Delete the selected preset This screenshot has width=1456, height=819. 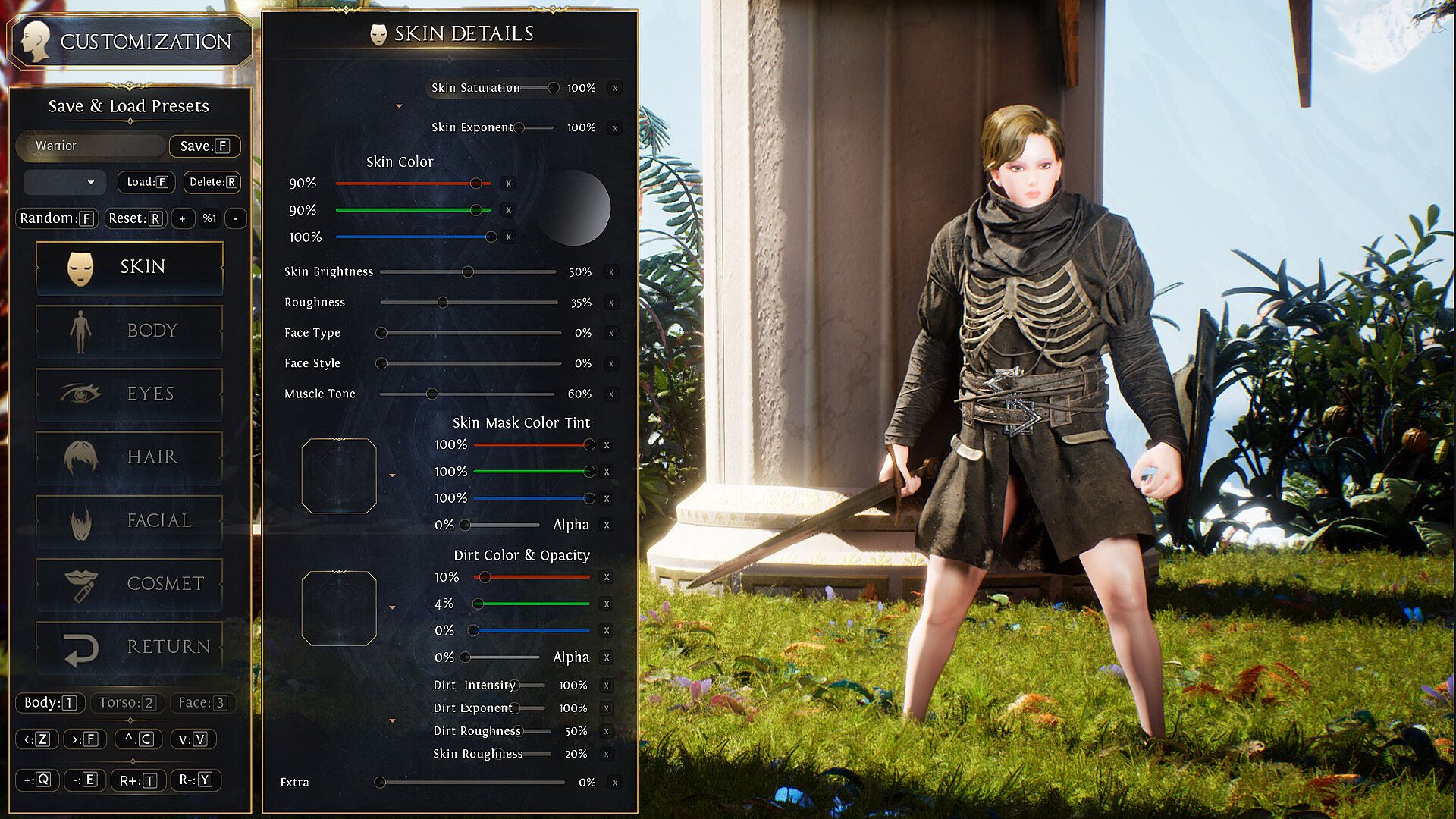(x=212, y=182)
